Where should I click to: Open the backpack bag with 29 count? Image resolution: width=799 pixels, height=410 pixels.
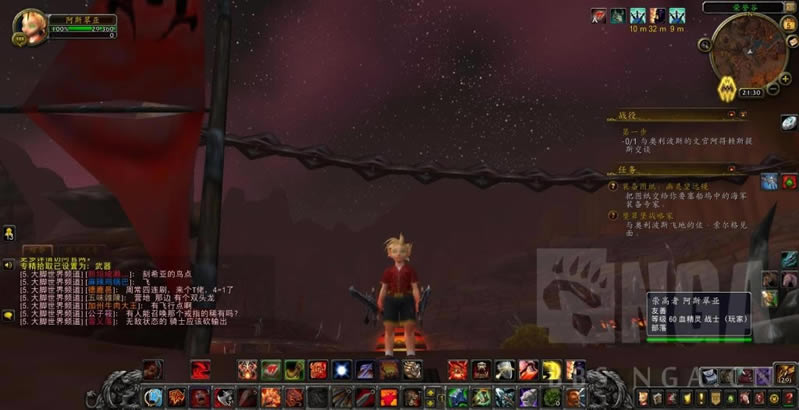click(x=786, y=374)
